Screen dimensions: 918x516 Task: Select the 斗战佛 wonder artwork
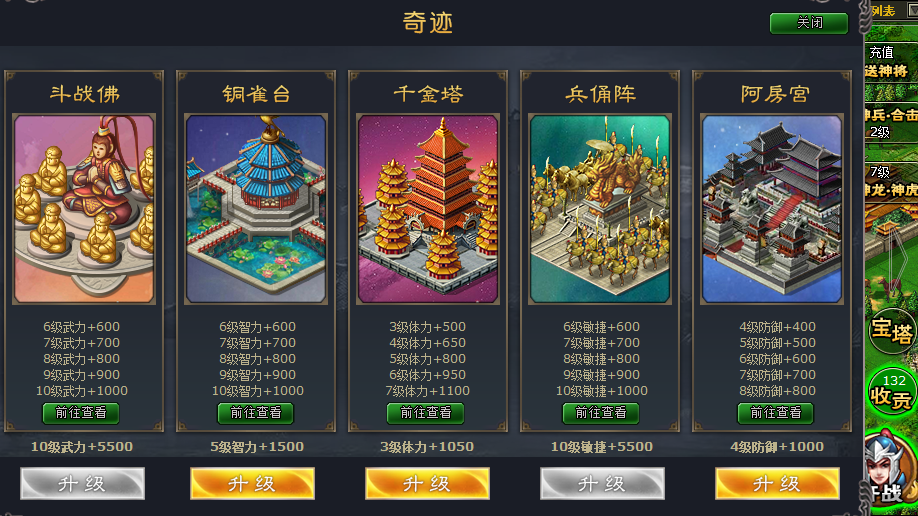[84, 209]
